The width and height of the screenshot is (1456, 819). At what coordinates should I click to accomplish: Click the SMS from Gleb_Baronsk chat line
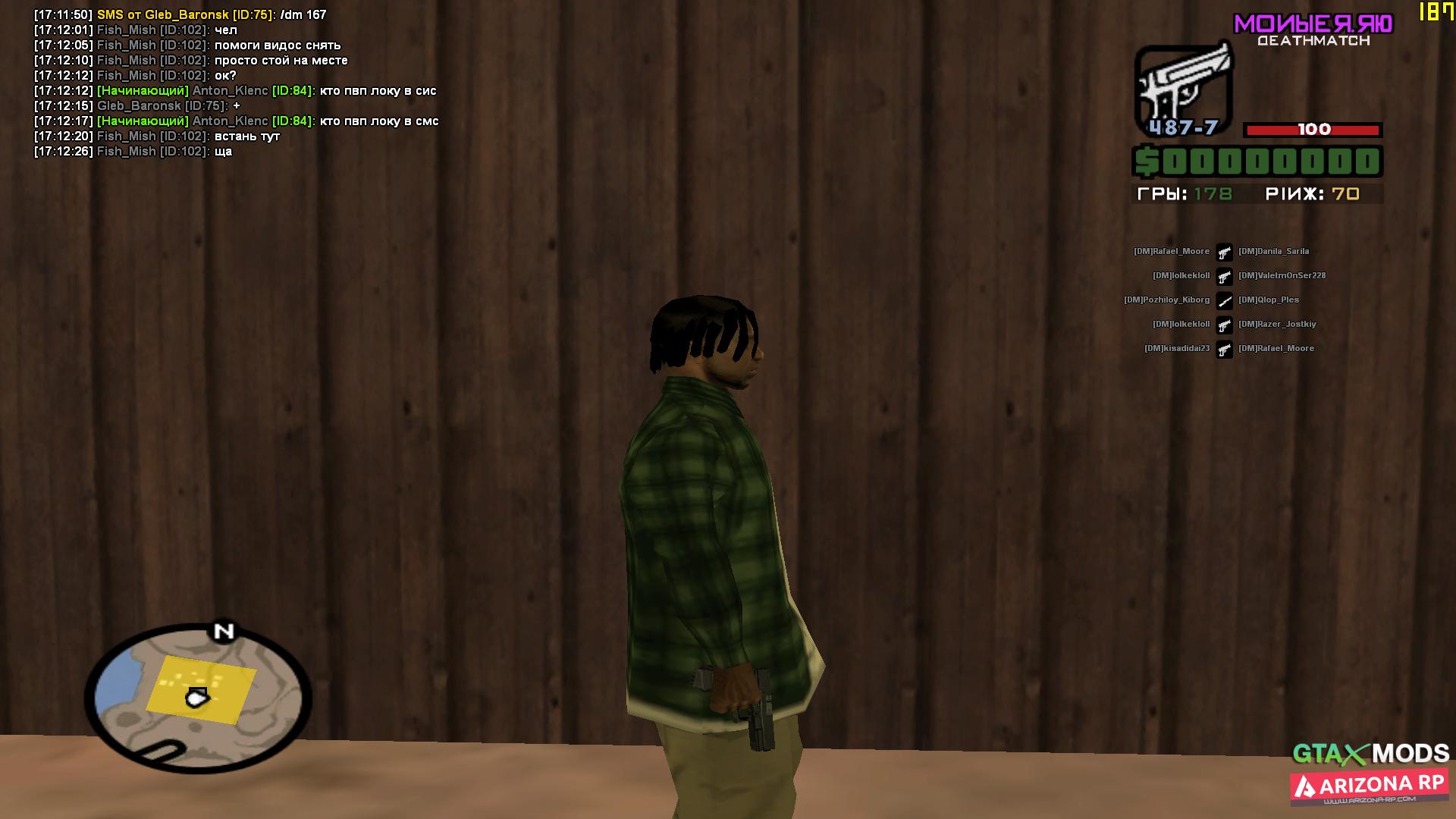180,15
